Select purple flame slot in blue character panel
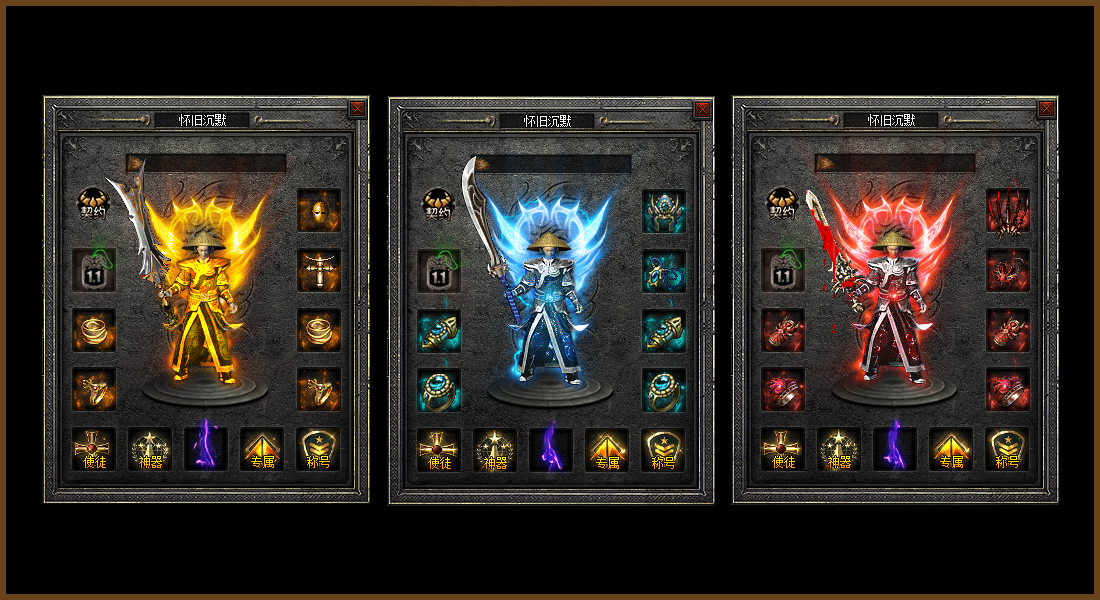This screenshot has width=1100, height=600. point(551,450)
